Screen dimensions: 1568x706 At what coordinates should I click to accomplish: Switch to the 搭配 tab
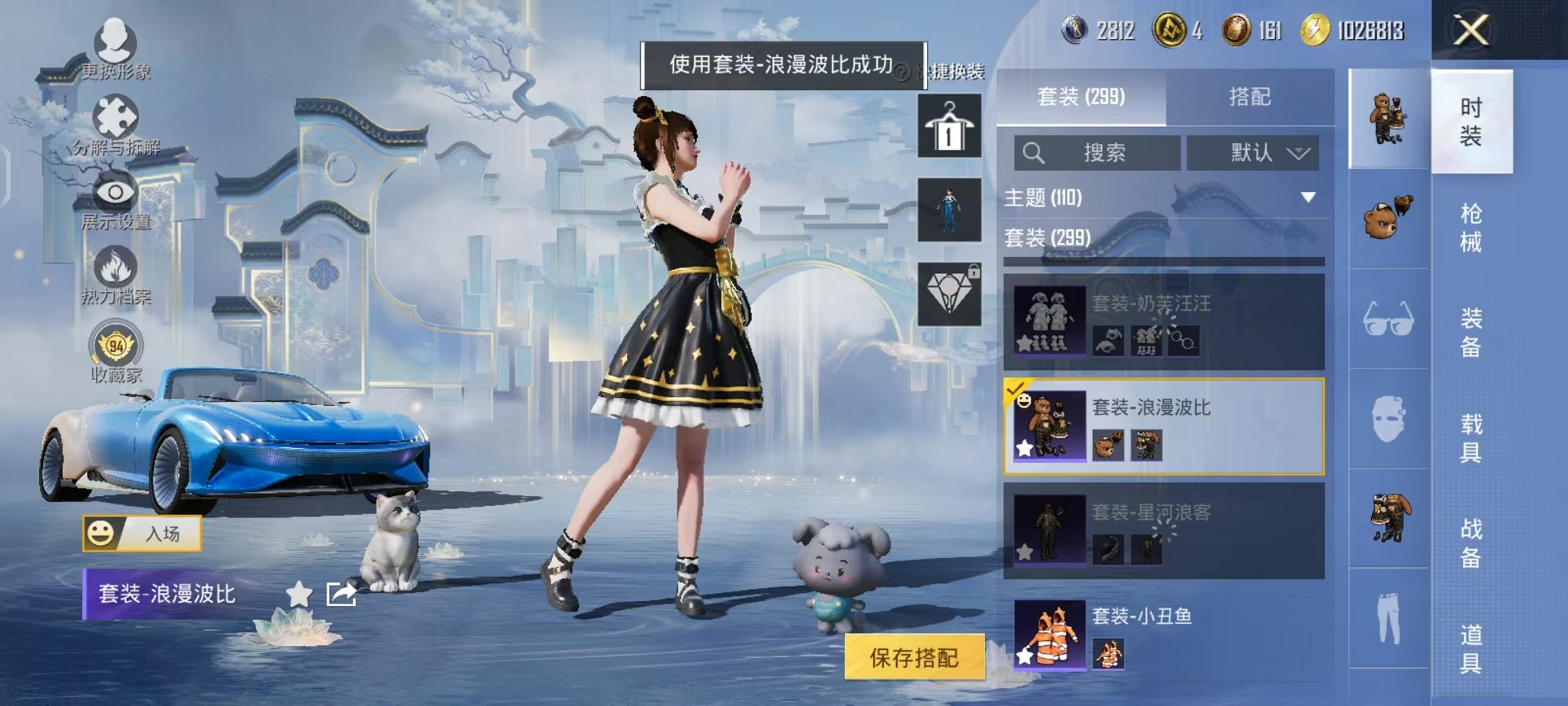(1249, 97)
